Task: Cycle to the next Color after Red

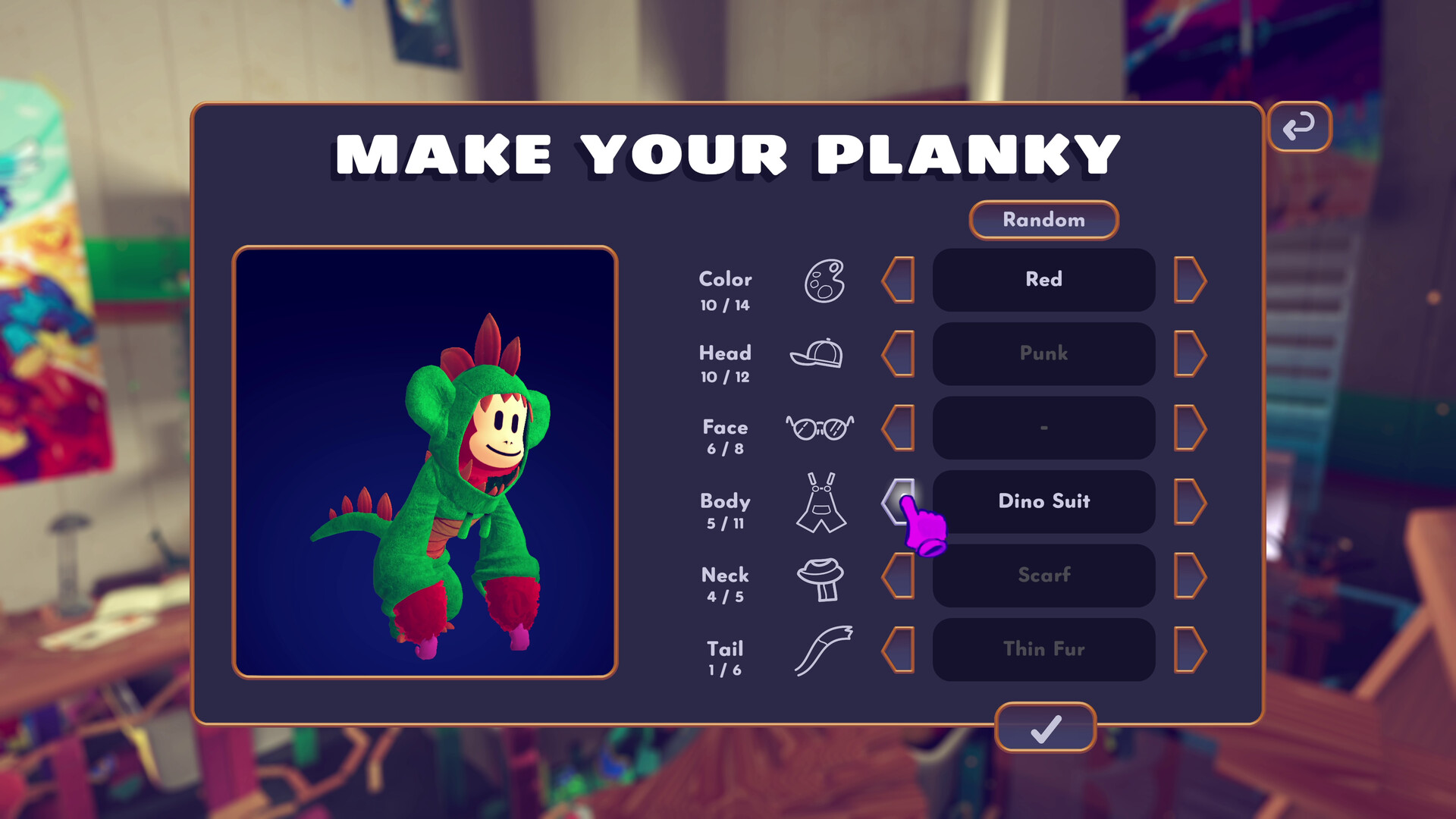Action: [x=1189, y=280]
